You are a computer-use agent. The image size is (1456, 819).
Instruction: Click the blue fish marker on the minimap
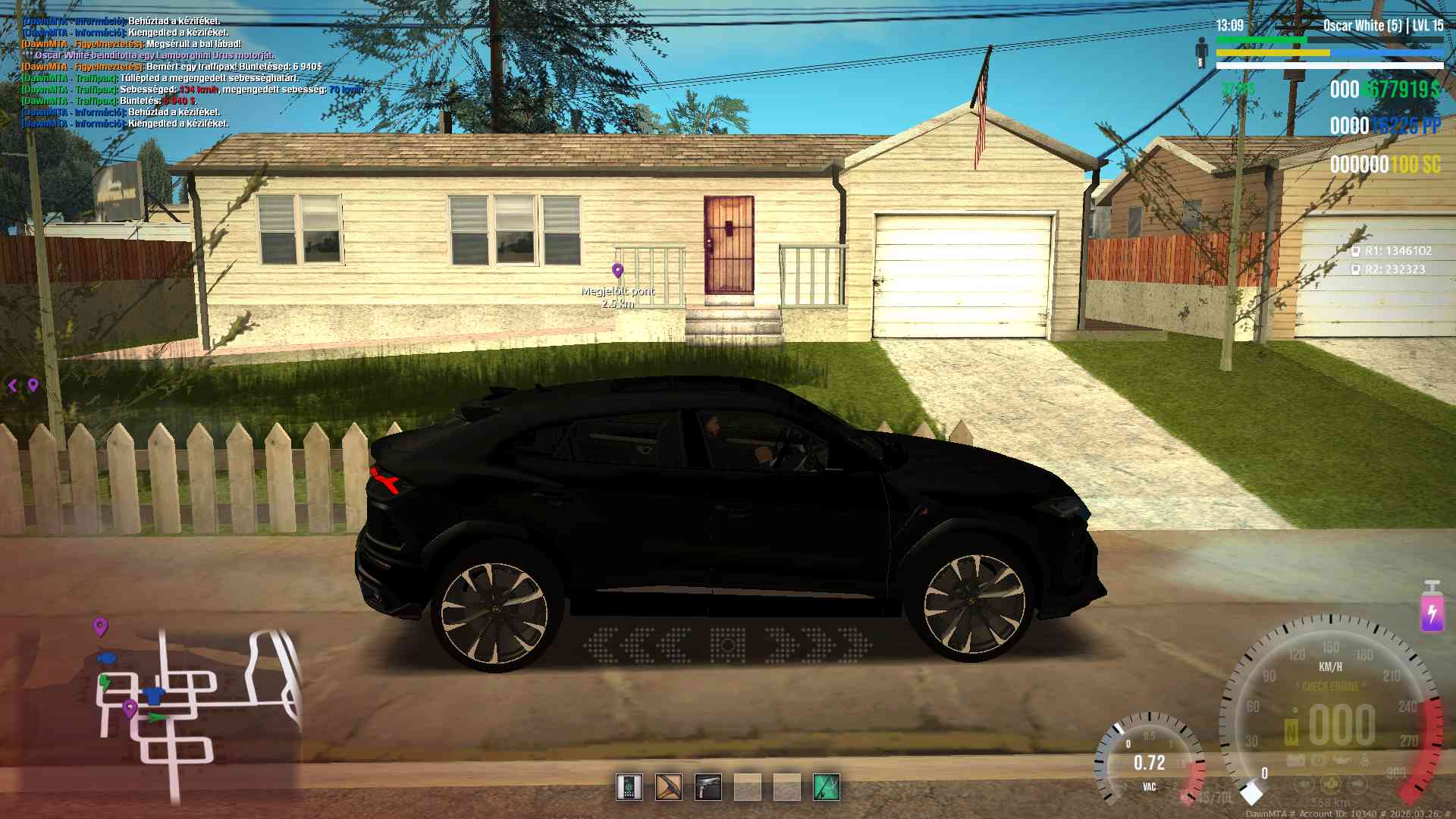pyautogui.click(x=107, y=657)
